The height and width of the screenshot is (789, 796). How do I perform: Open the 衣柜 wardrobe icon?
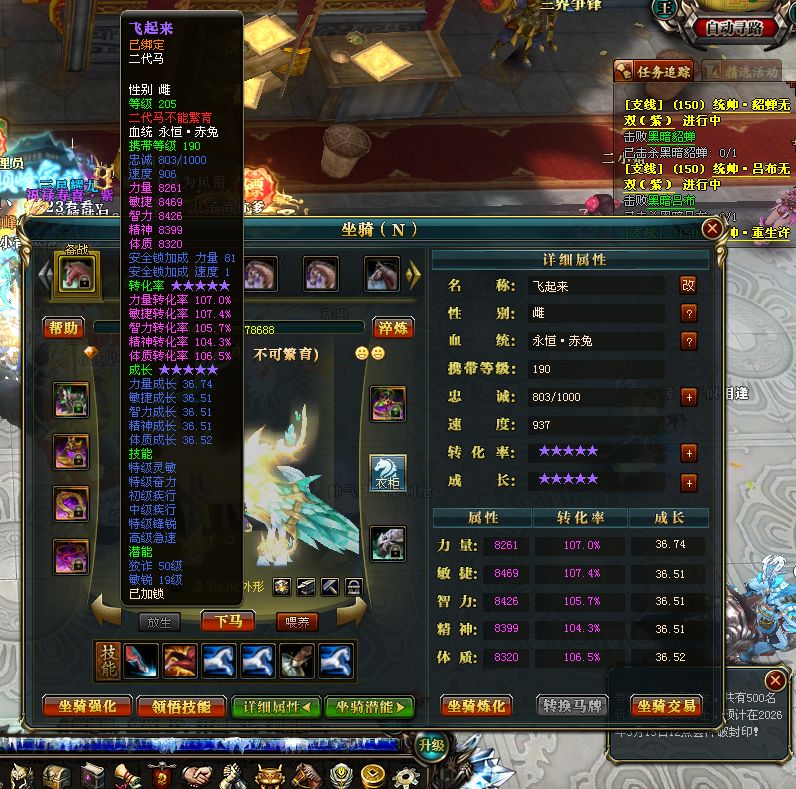pyautogui.click(x=388, y=472)
